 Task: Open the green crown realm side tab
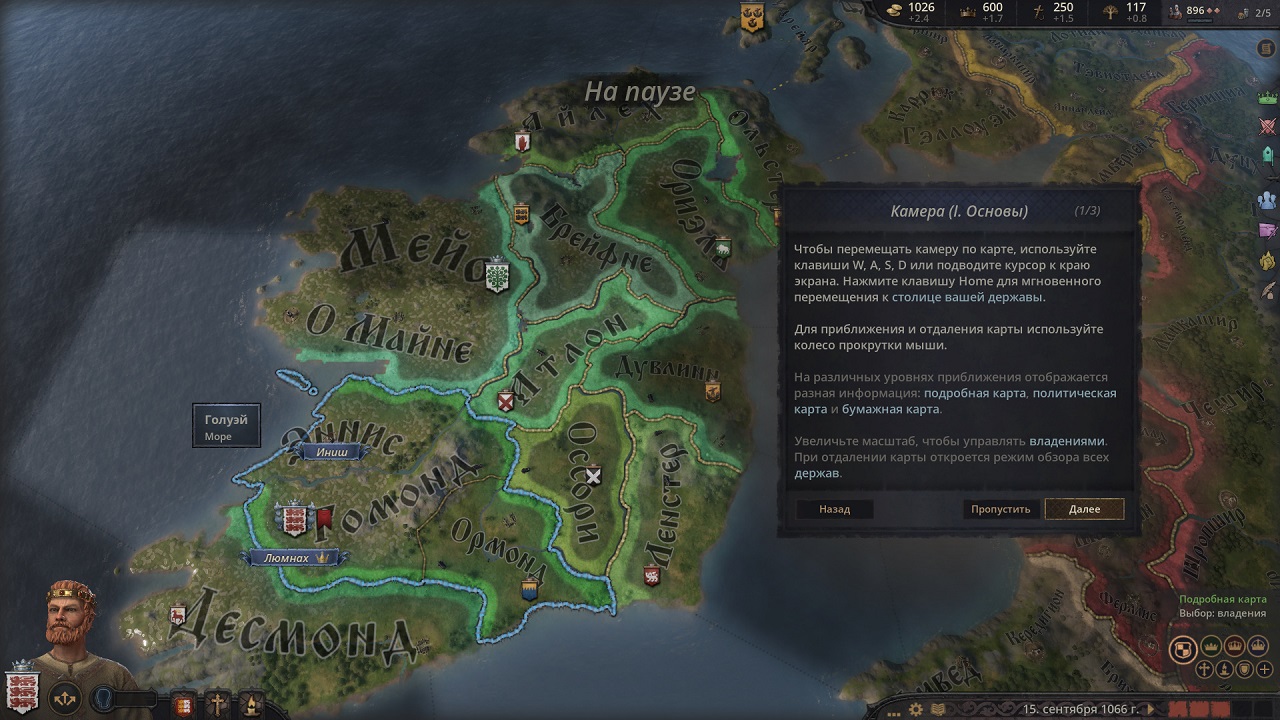1268,98
